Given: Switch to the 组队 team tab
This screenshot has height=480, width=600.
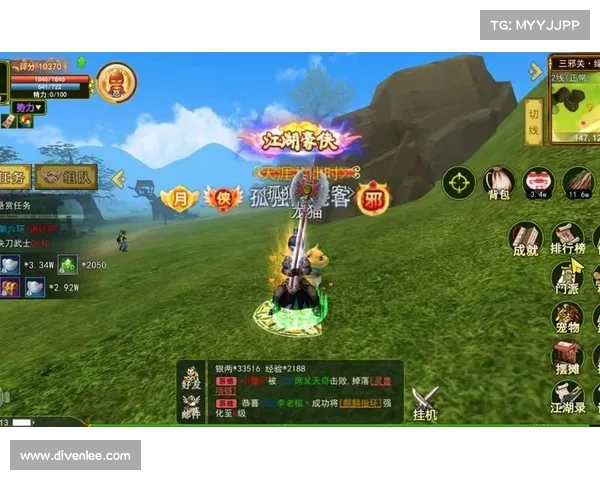Looking at the screenshot, I should coord(67,177).
